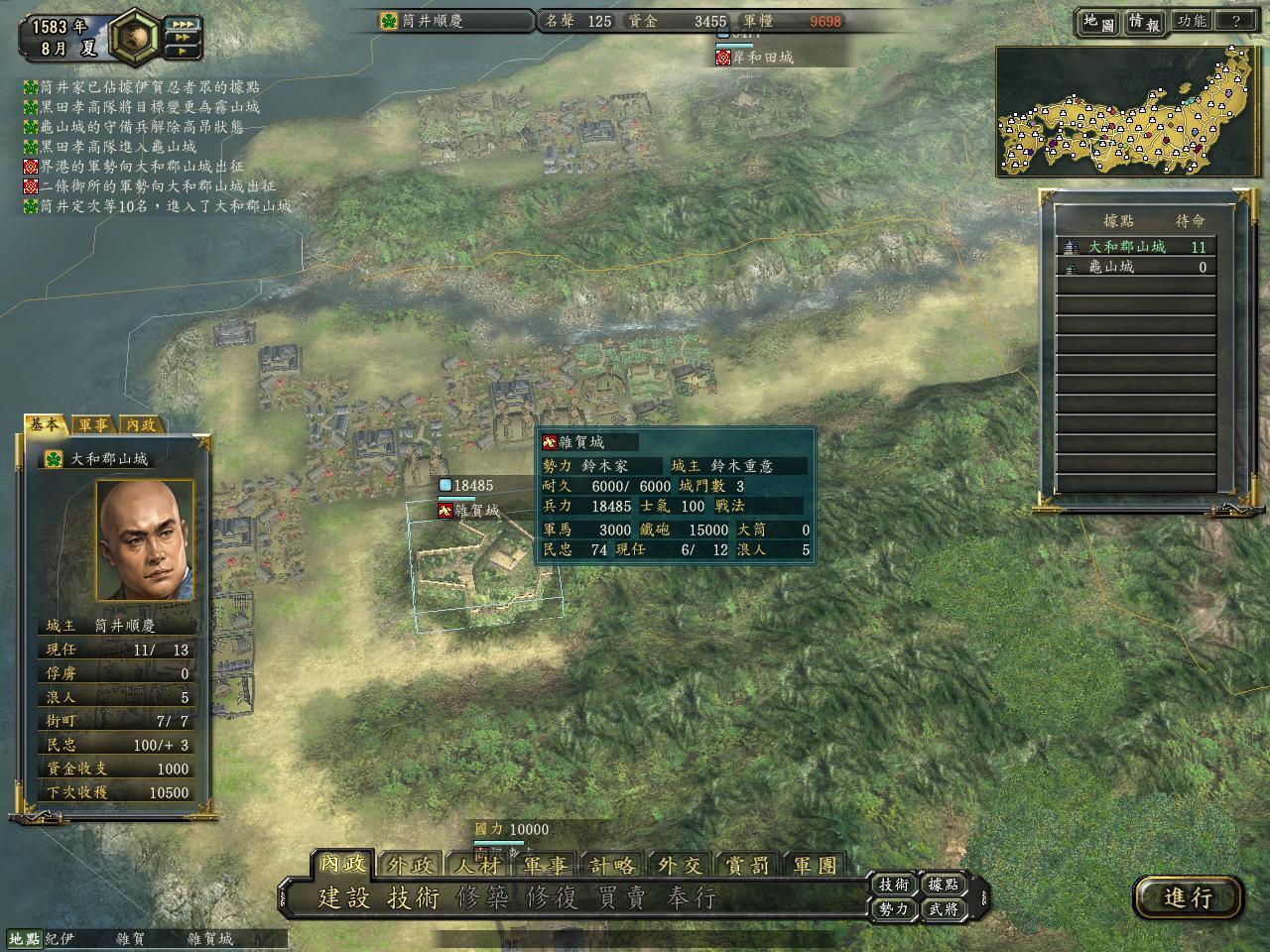Choose the 建設 build command
This screenshot has height=952, width=1270.
point(343,898)
